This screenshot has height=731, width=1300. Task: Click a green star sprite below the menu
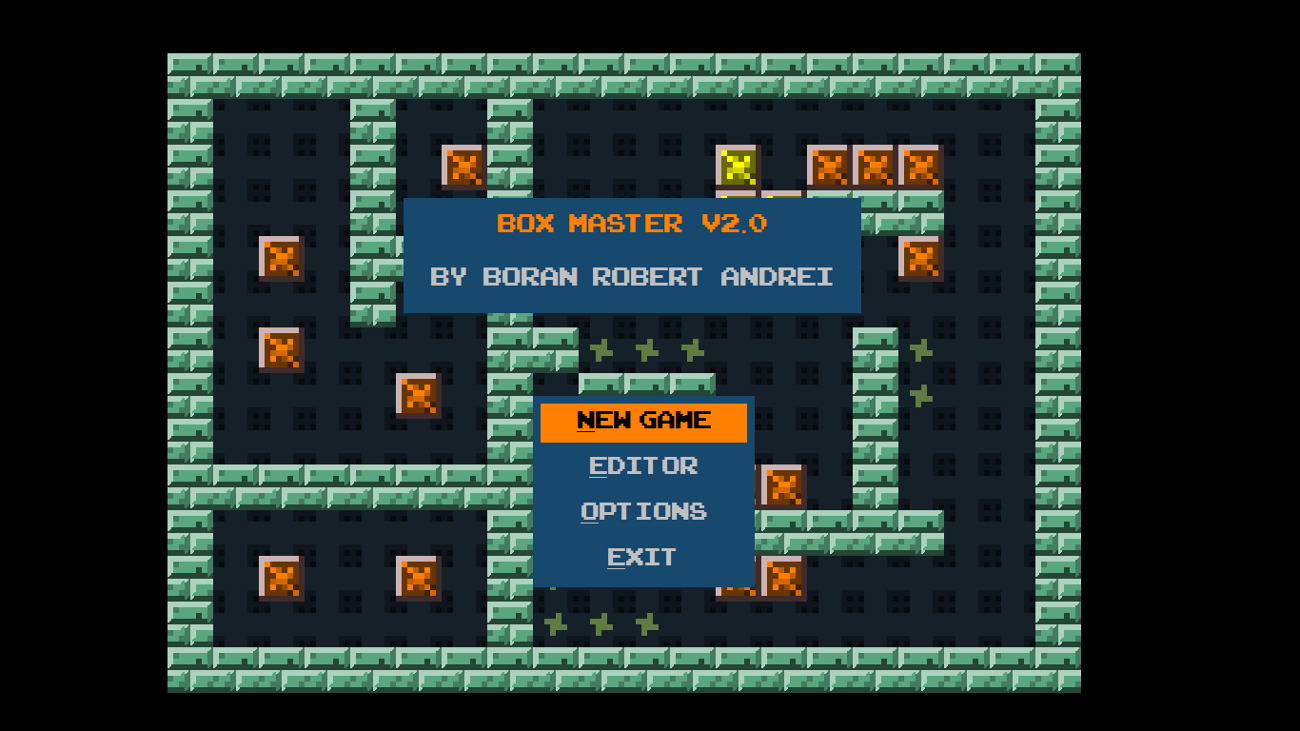[600, 622]
